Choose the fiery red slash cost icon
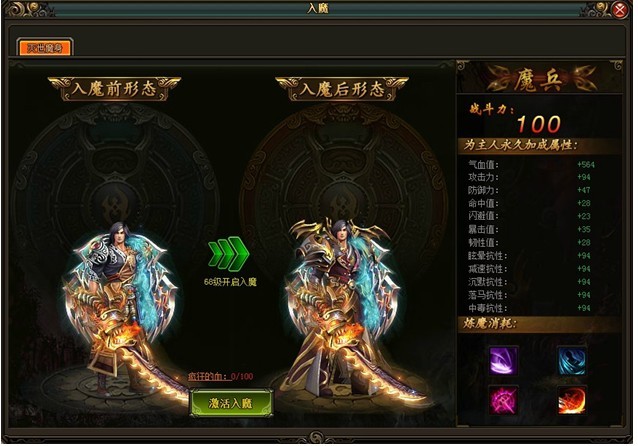Image resolution: width=638 pixels, height=446 pixels. [572, 401]
